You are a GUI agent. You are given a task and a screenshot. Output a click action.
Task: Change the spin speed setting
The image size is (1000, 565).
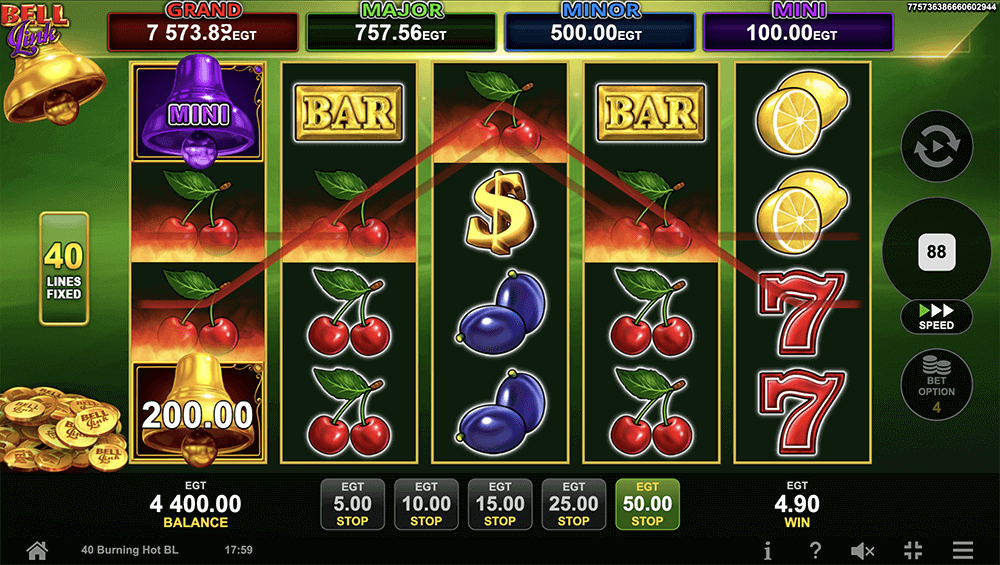[x=936, y=317]
